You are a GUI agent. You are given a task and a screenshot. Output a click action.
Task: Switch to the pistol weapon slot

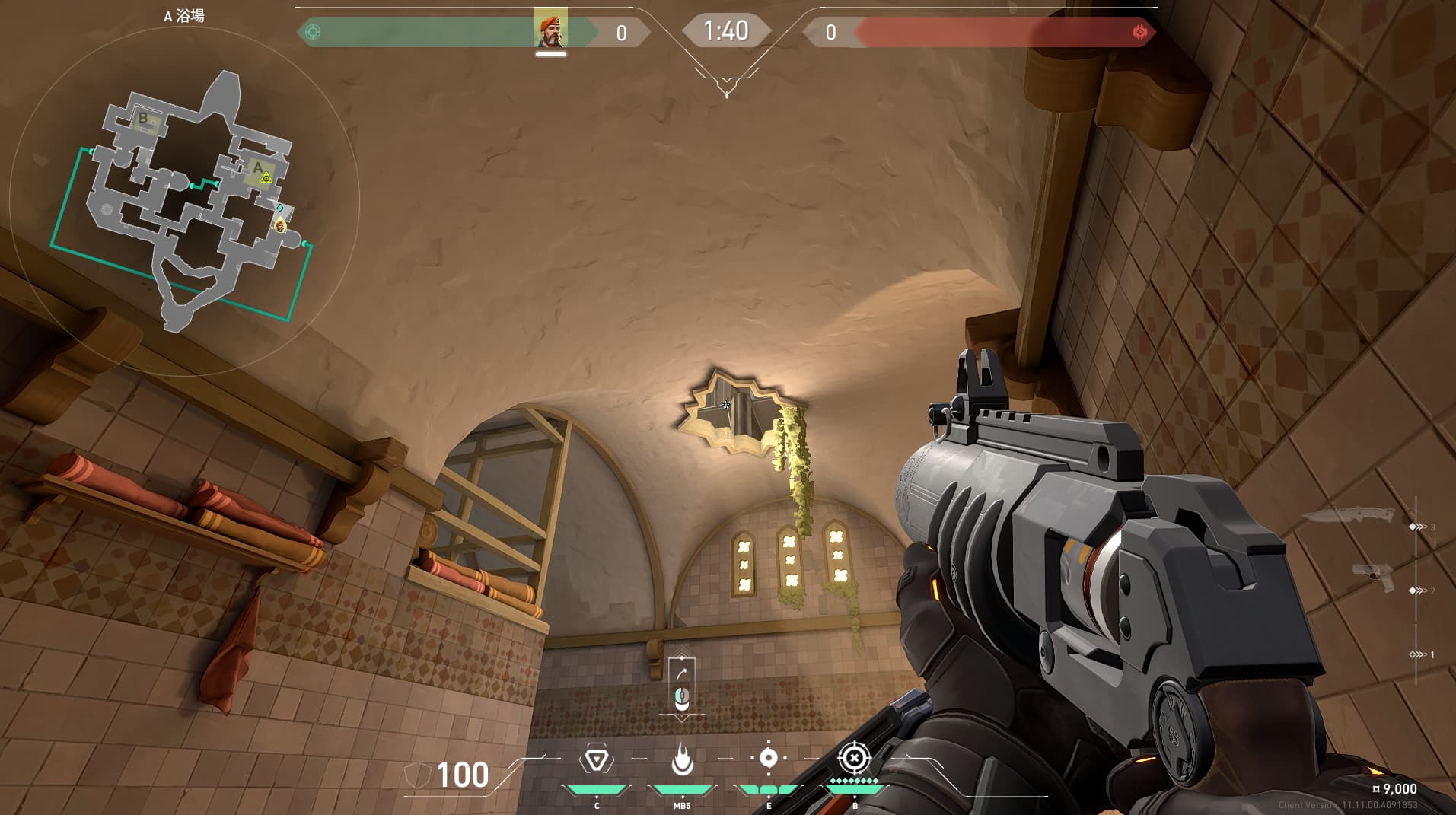(x=1374, y=577)
